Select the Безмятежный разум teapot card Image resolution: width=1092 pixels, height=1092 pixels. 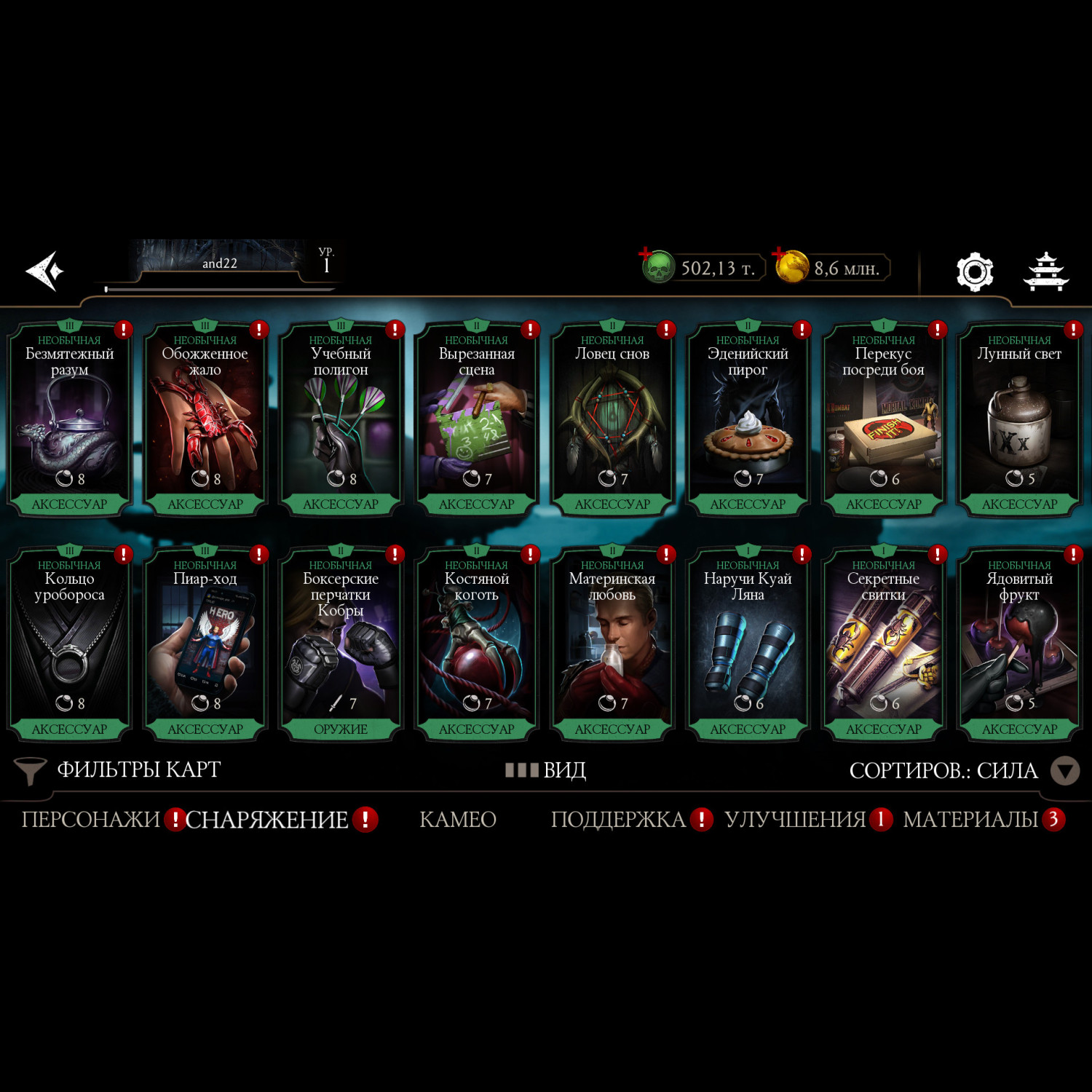coord(69,420)
